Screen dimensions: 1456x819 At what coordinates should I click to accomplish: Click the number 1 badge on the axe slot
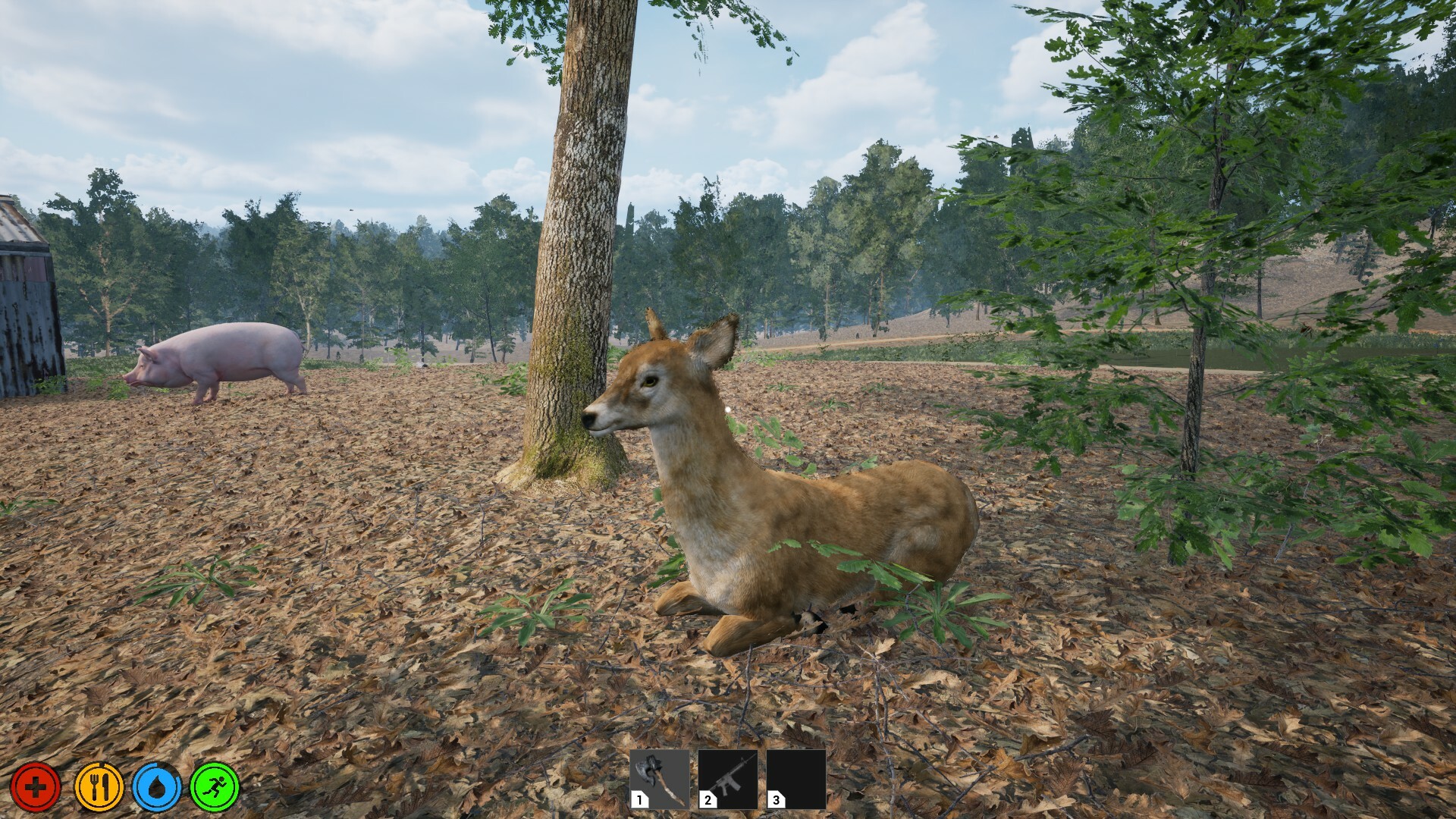pos(639,799)
